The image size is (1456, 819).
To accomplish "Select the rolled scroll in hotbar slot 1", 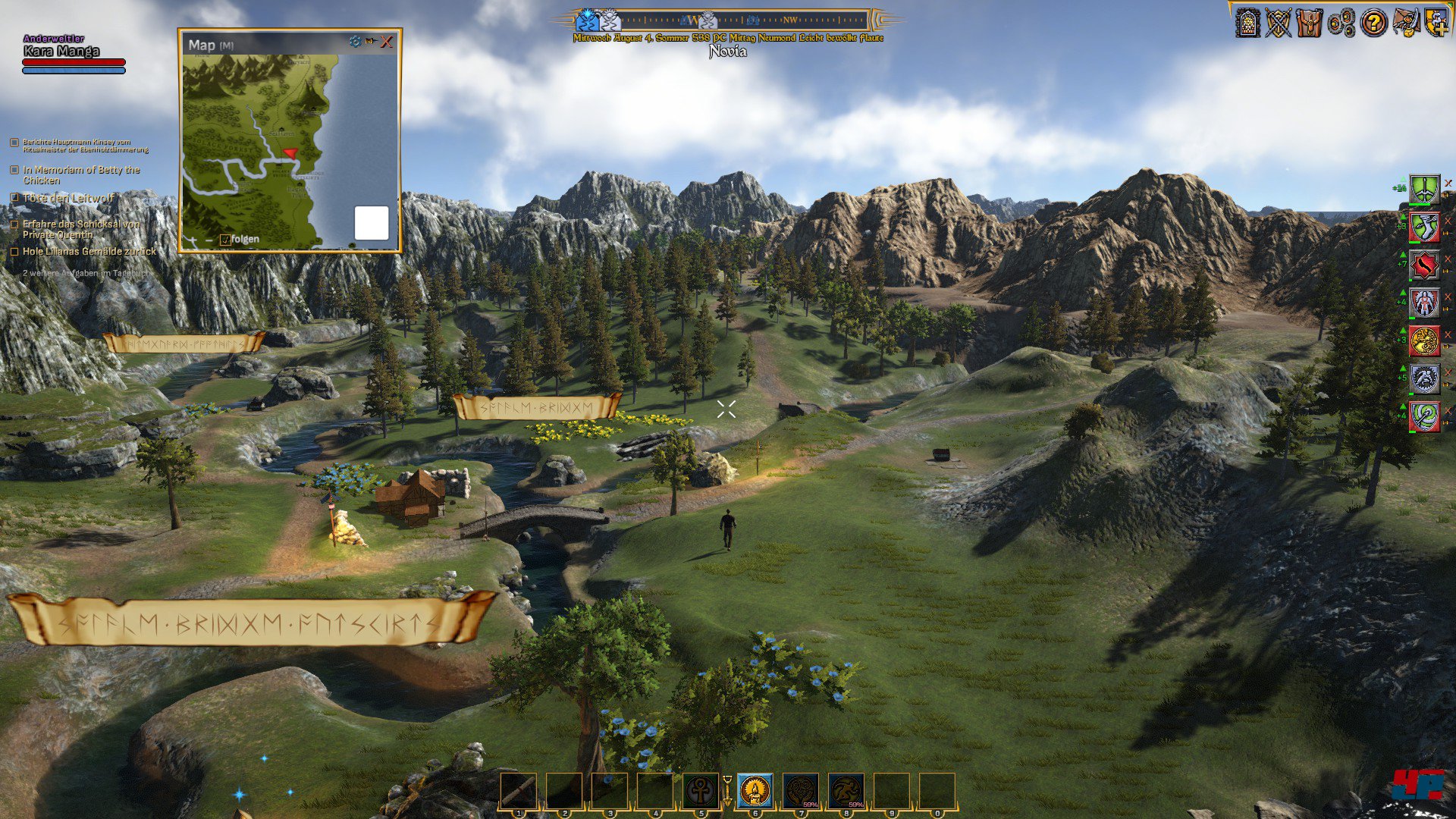I will click(x=519, y=792).
